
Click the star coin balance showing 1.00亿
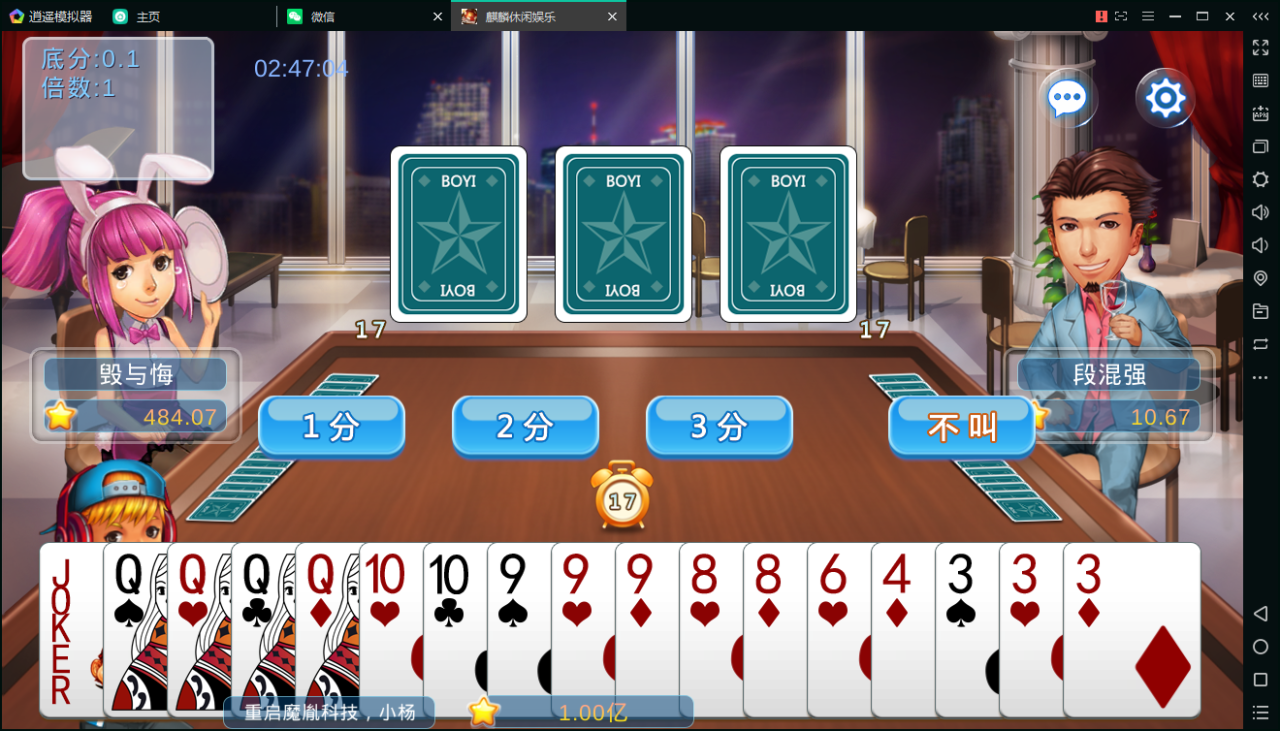click(x=570, y=711)
